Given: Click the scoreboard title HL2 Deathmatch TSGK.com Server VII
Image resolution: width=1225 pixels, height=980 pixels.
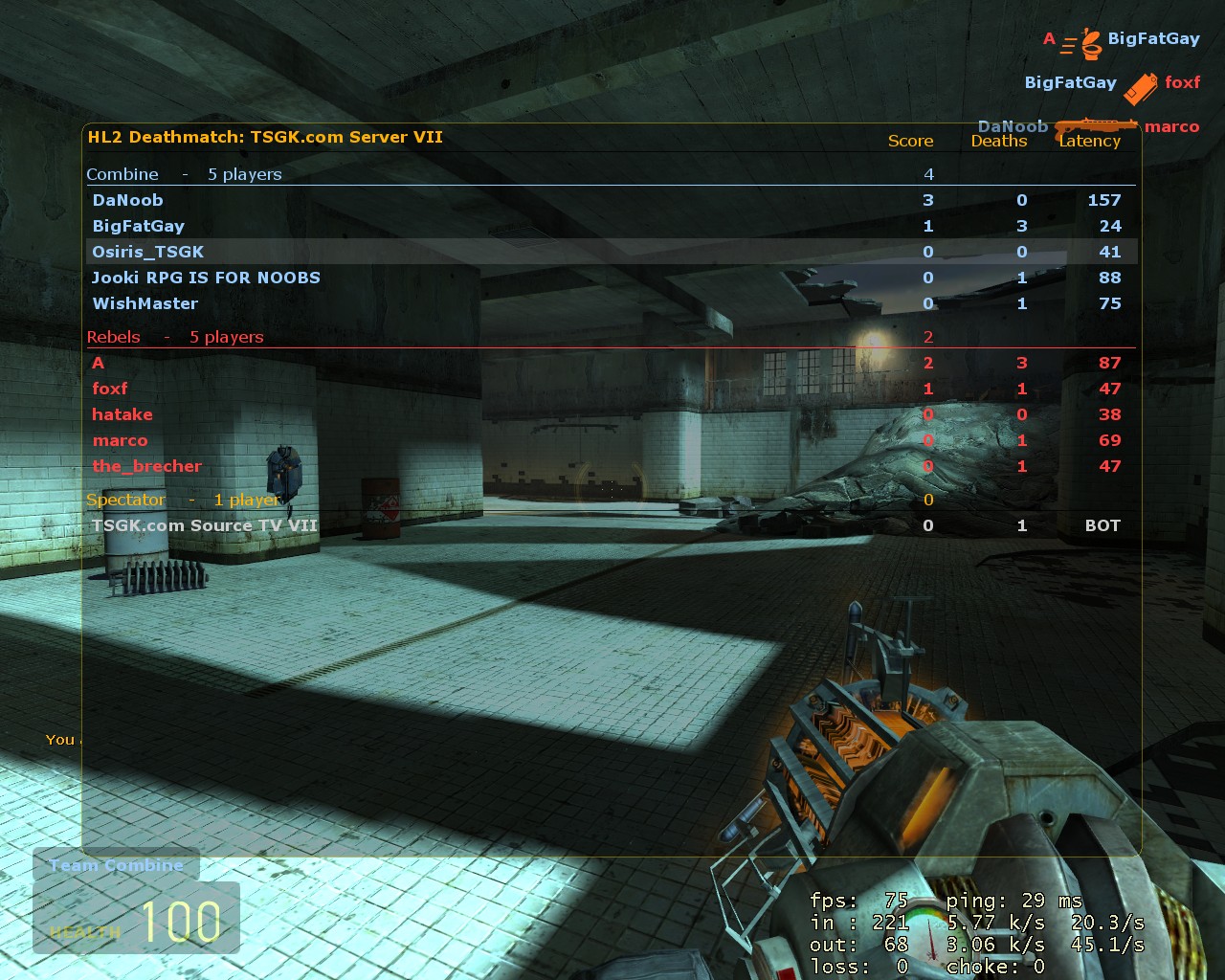Looking at the screenshot, I should [x=265, y=137].
